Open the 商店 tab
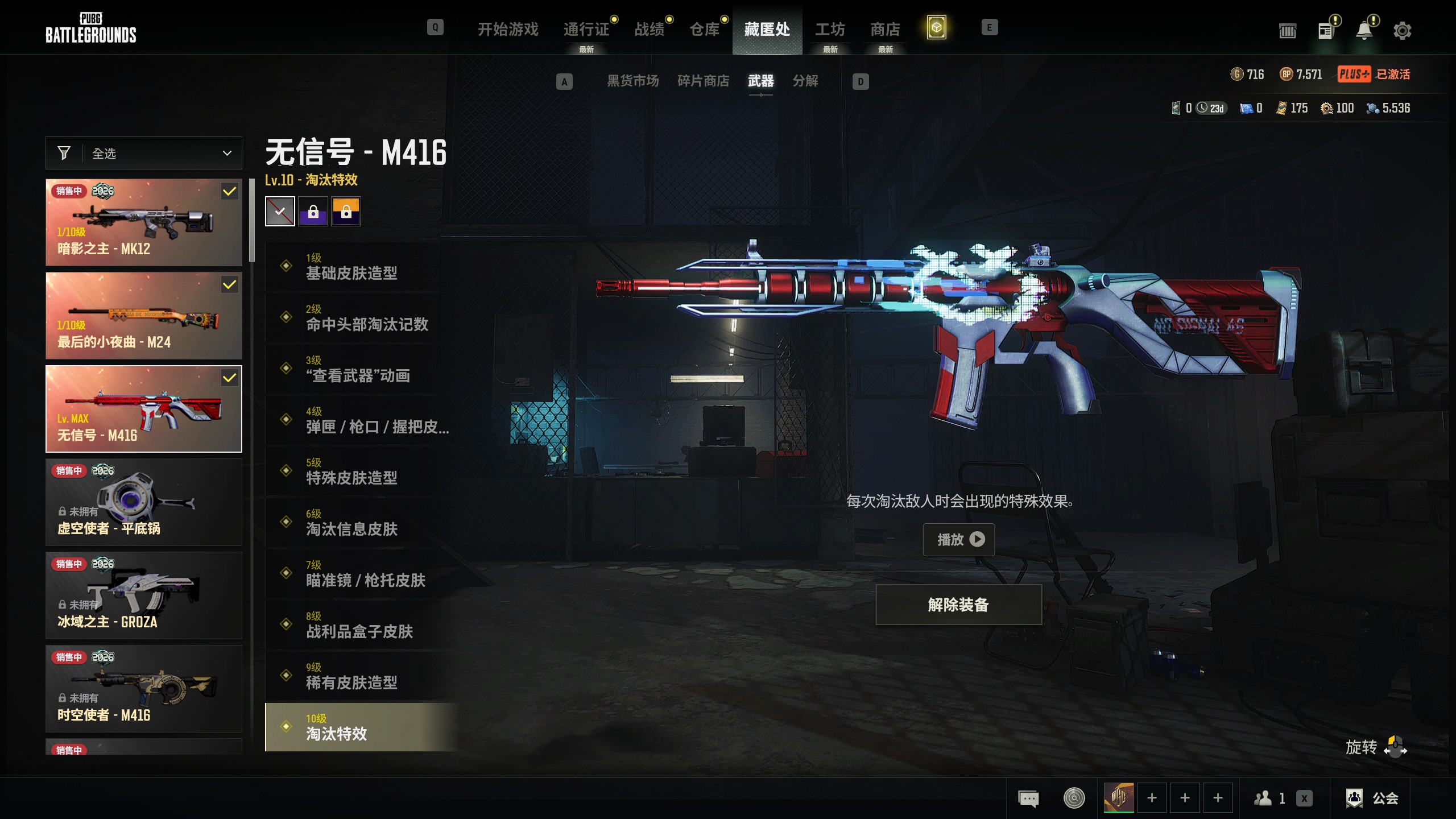Screen dimensions: 1456x819 [x=885, y=29]
